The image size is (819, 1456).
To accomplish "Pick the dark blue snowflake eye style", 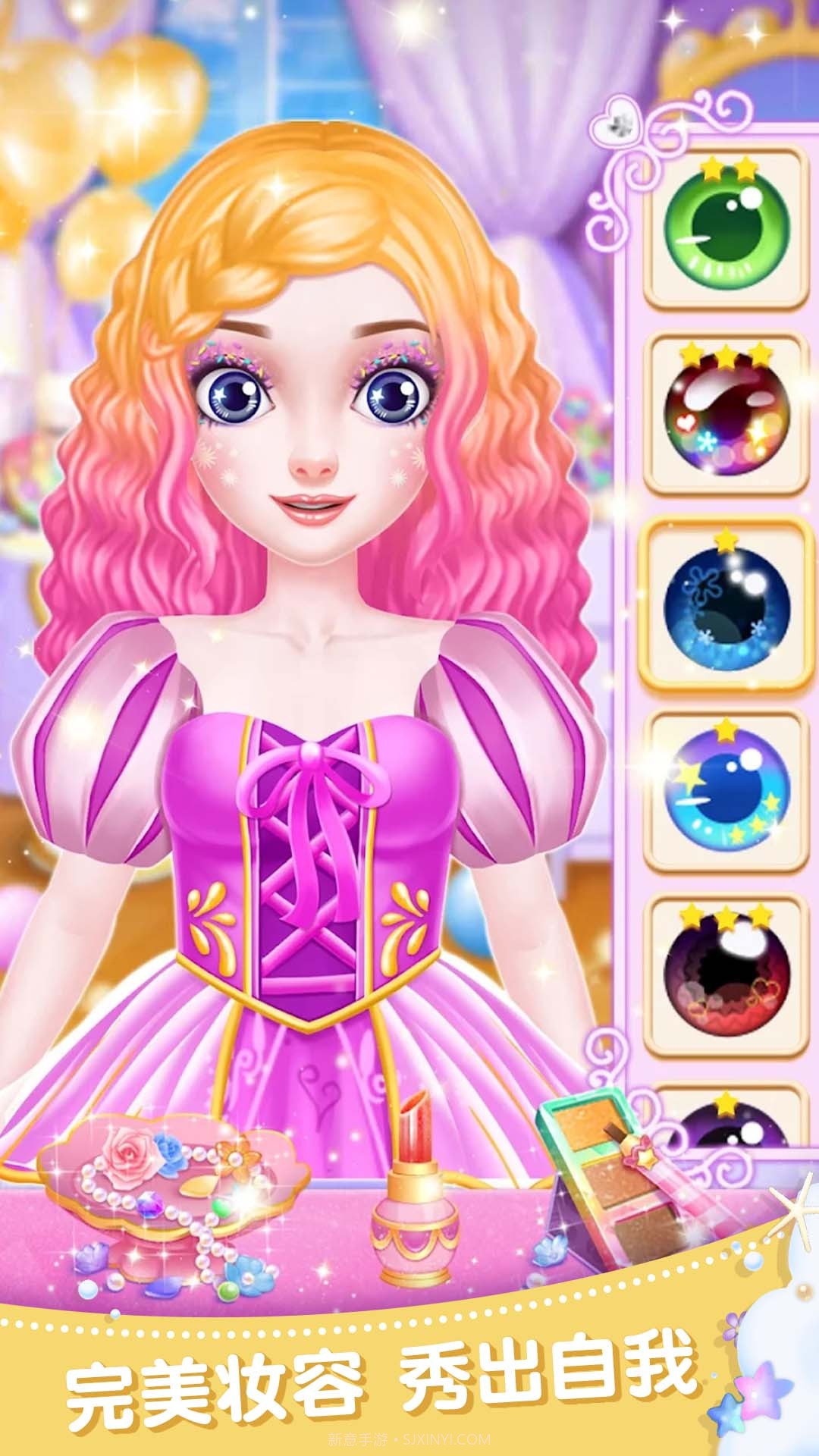I will coord(726,604).
